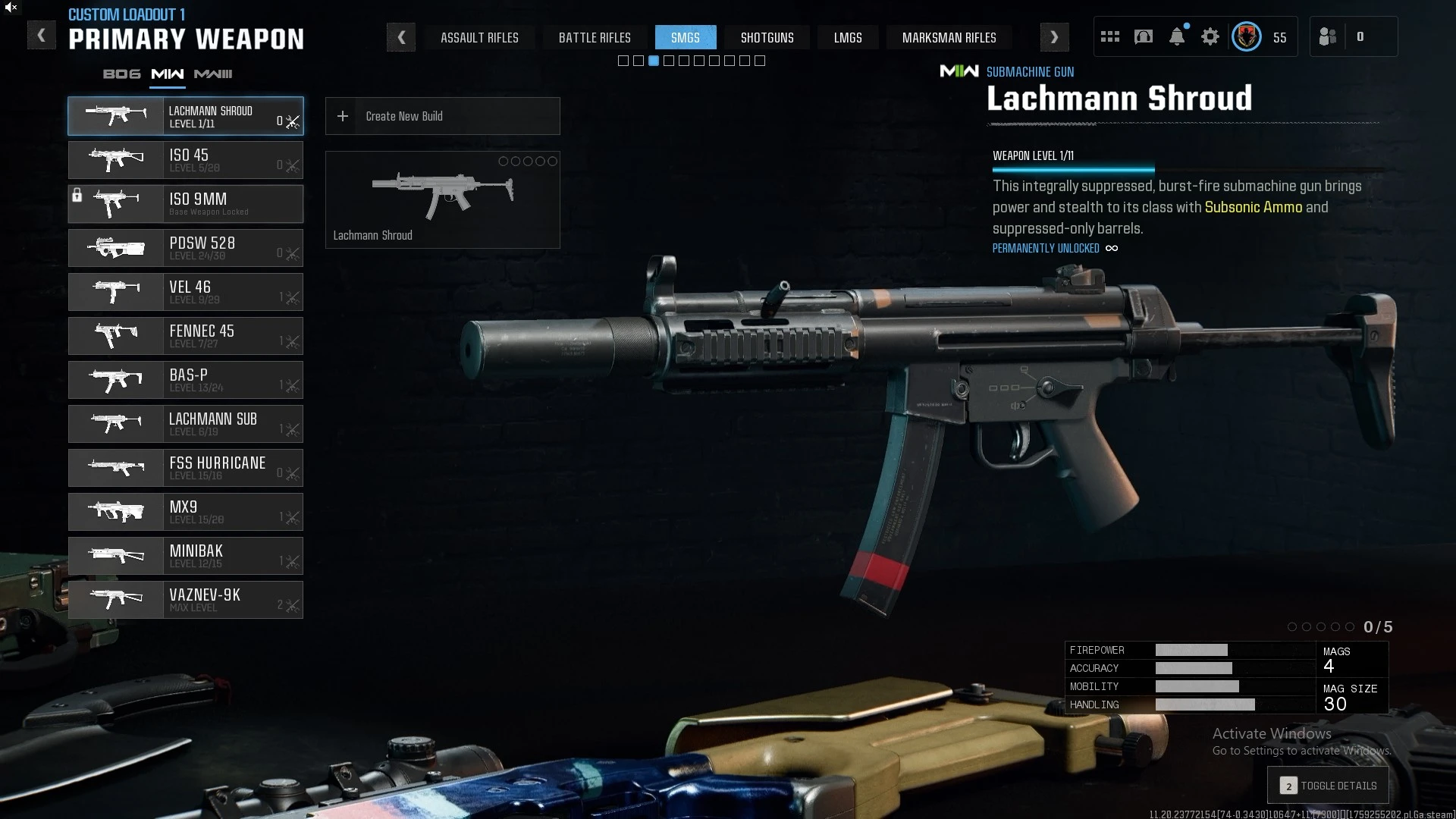Image resolution: width=1456 pixels, height=819 pixels.
Task: Click Create New Build
Action: click(x=442, y=116)
